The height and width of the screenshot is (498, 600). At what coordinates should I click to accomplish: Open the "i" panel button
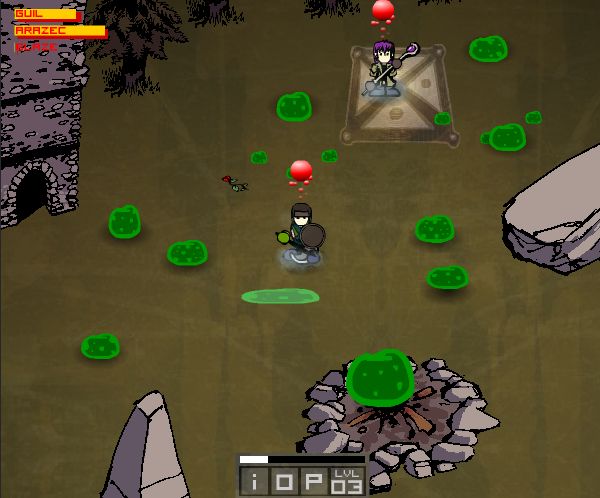tap(255, 482)
